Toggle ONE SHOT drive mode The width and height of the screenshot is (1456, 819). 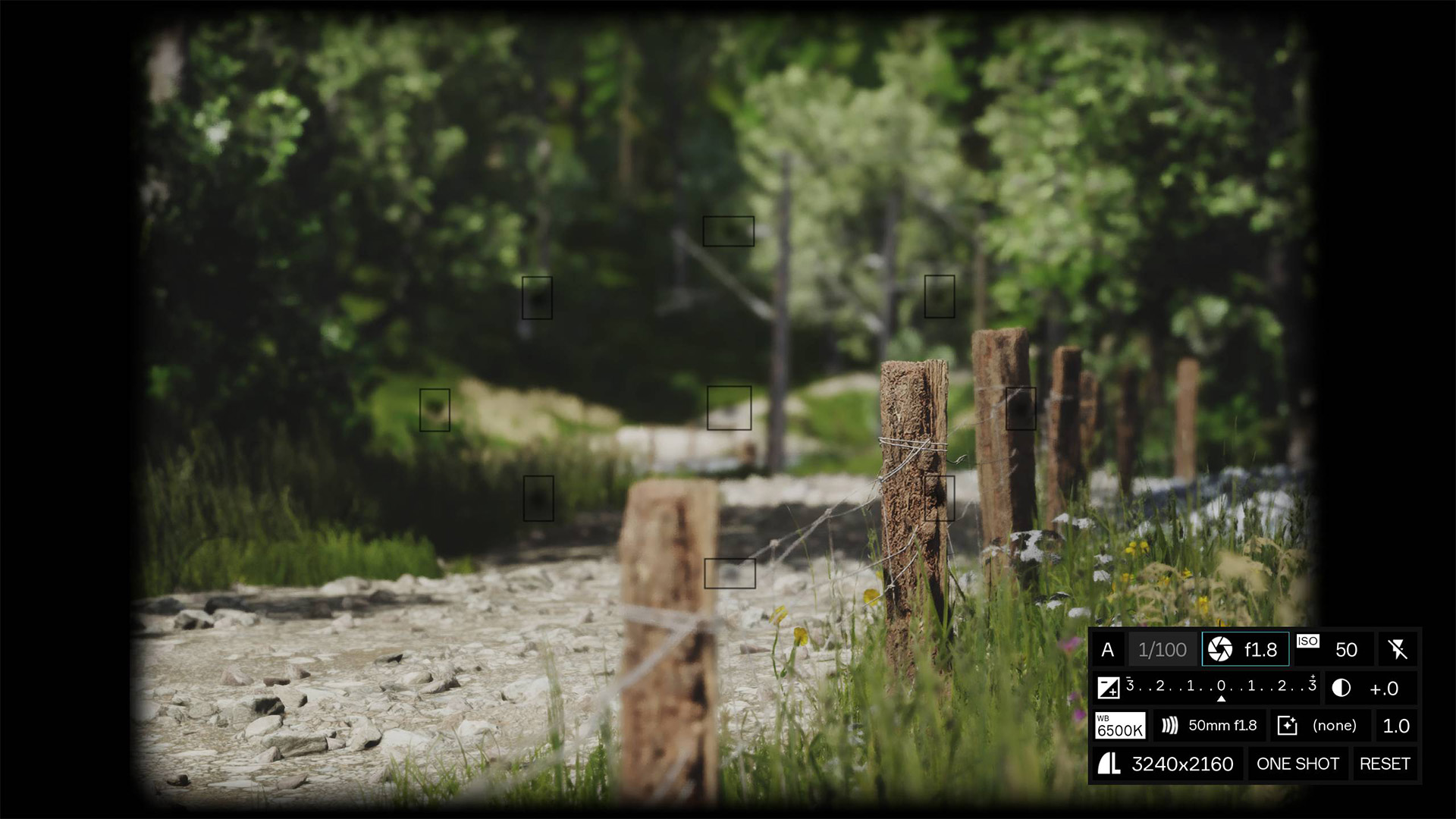[x=1298, y=764]
